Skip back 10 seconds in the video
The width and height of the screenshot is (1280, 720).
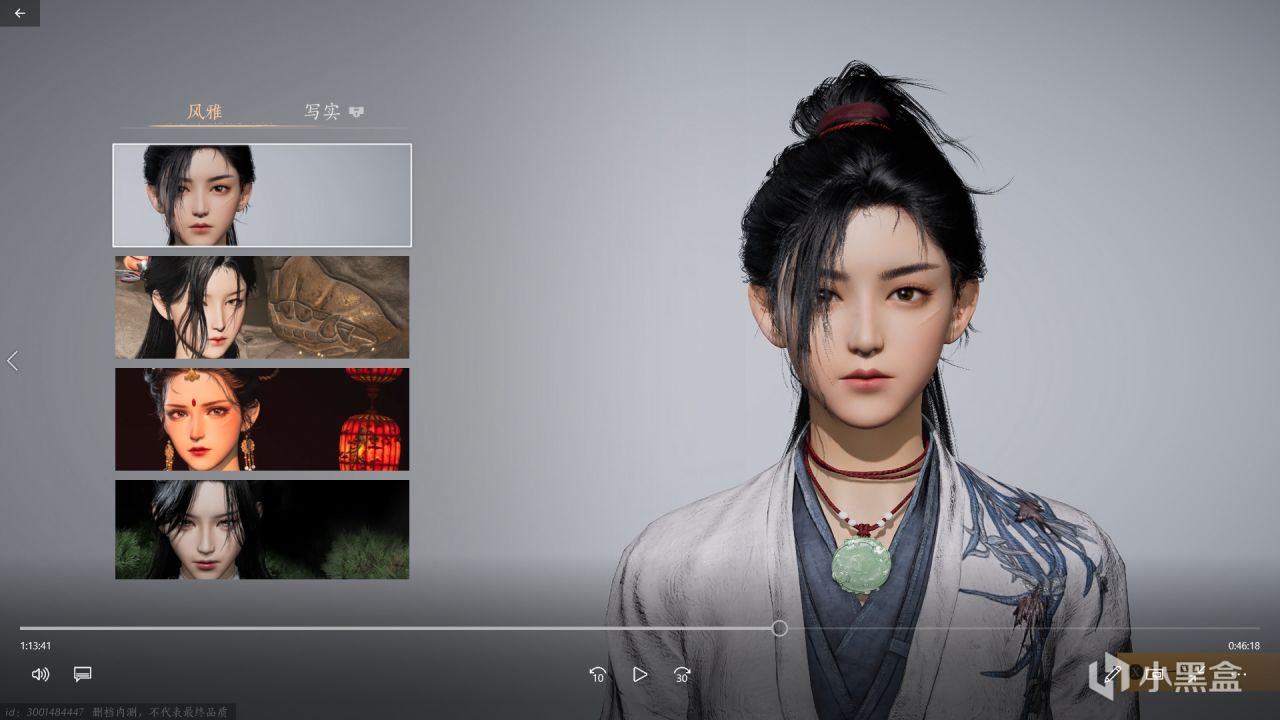pos(598,675)
